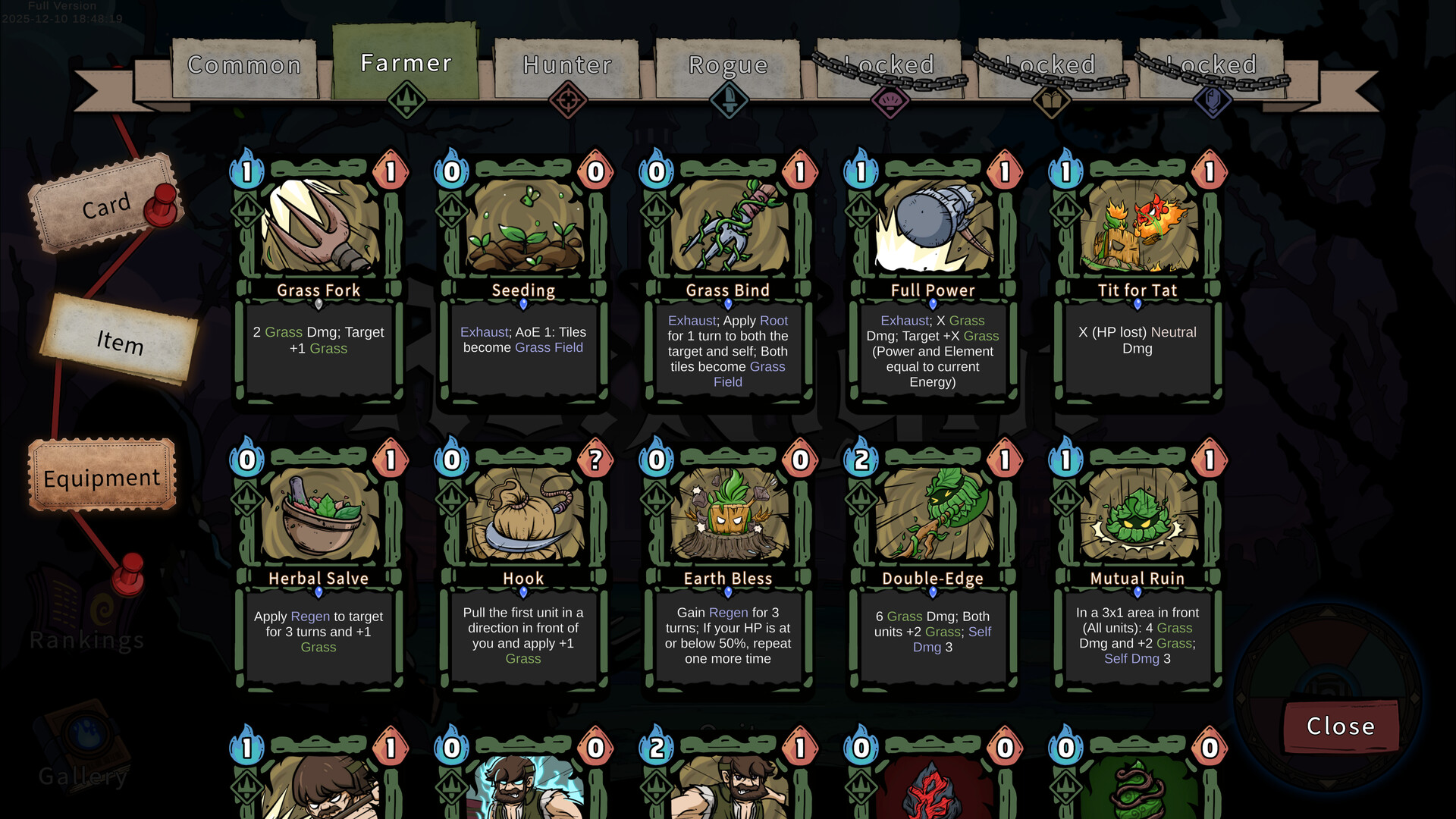Choose the Hook card

click(x=523, y=569)
